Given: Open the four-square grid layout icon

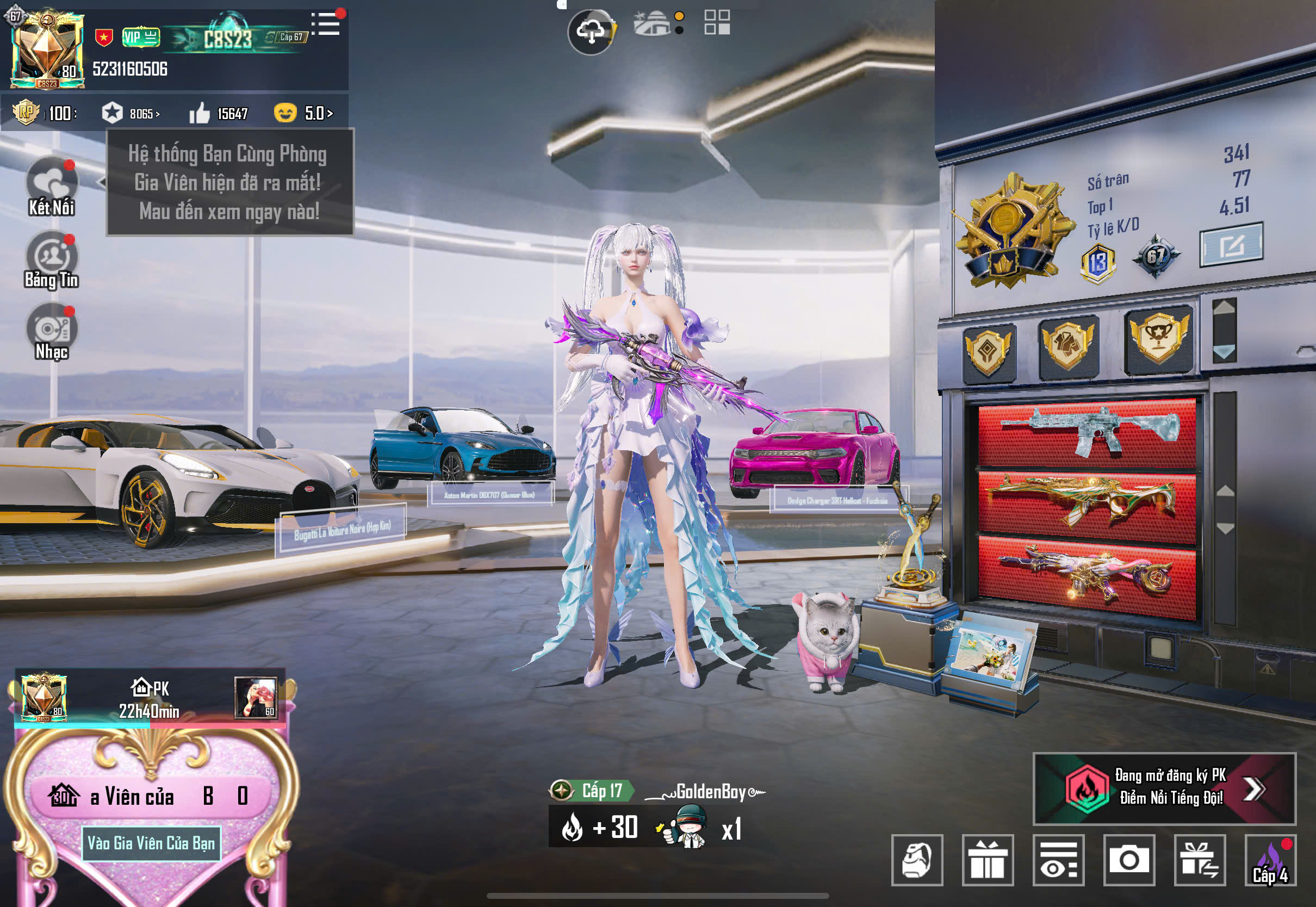Looking at the screenshot, I should point(717,23).
